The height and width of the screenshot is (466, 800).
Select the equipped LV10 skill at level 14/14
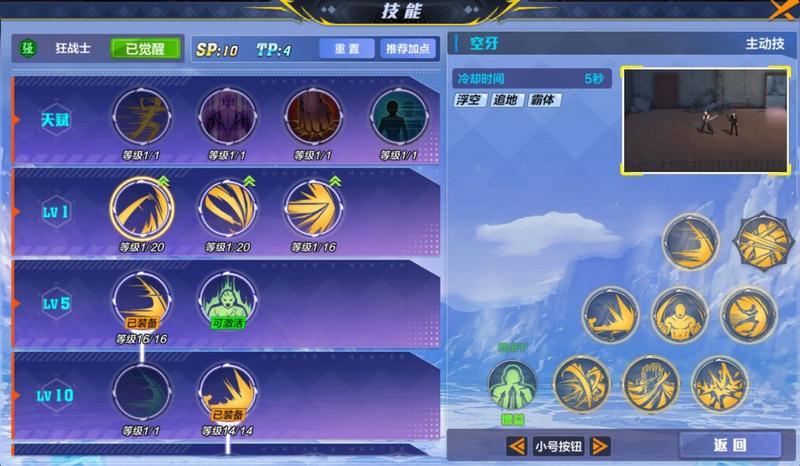point(227,392)
